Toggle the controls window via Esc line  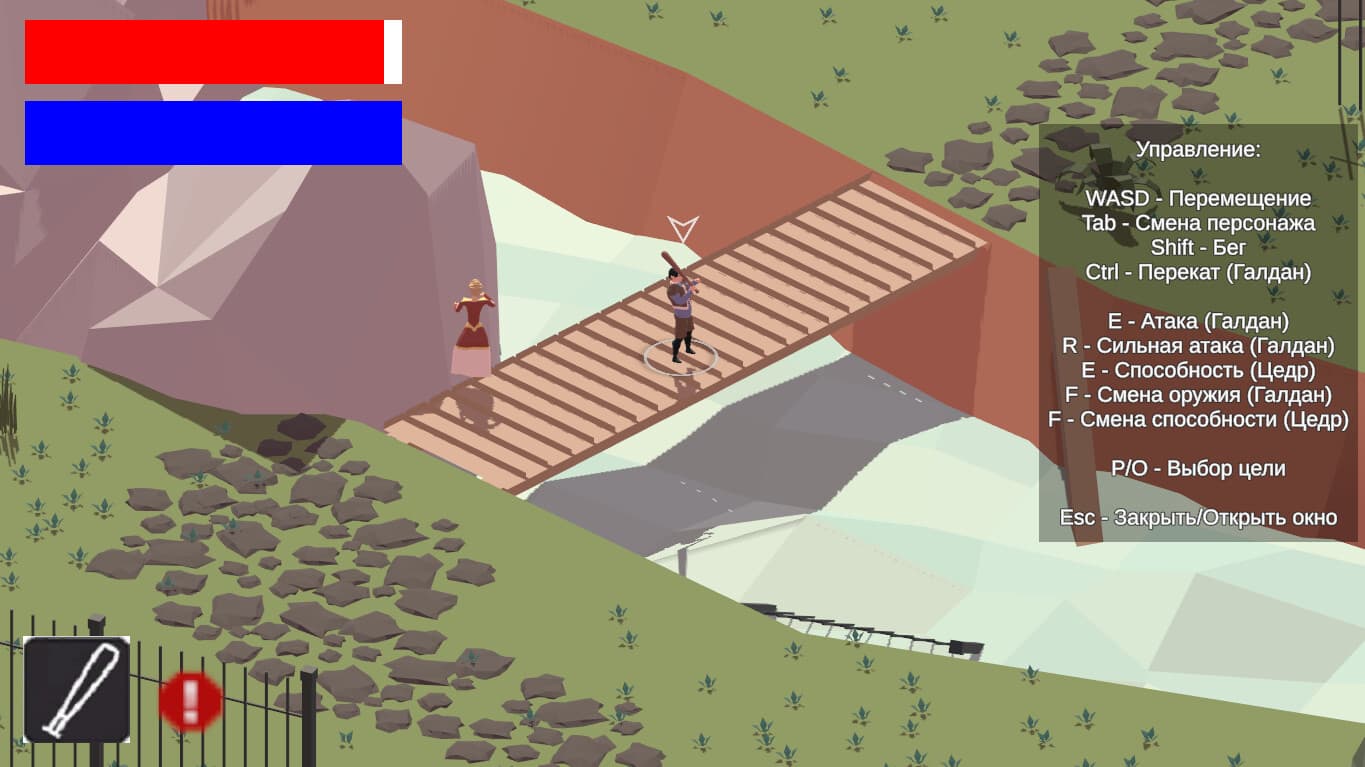click(1199, 518)
